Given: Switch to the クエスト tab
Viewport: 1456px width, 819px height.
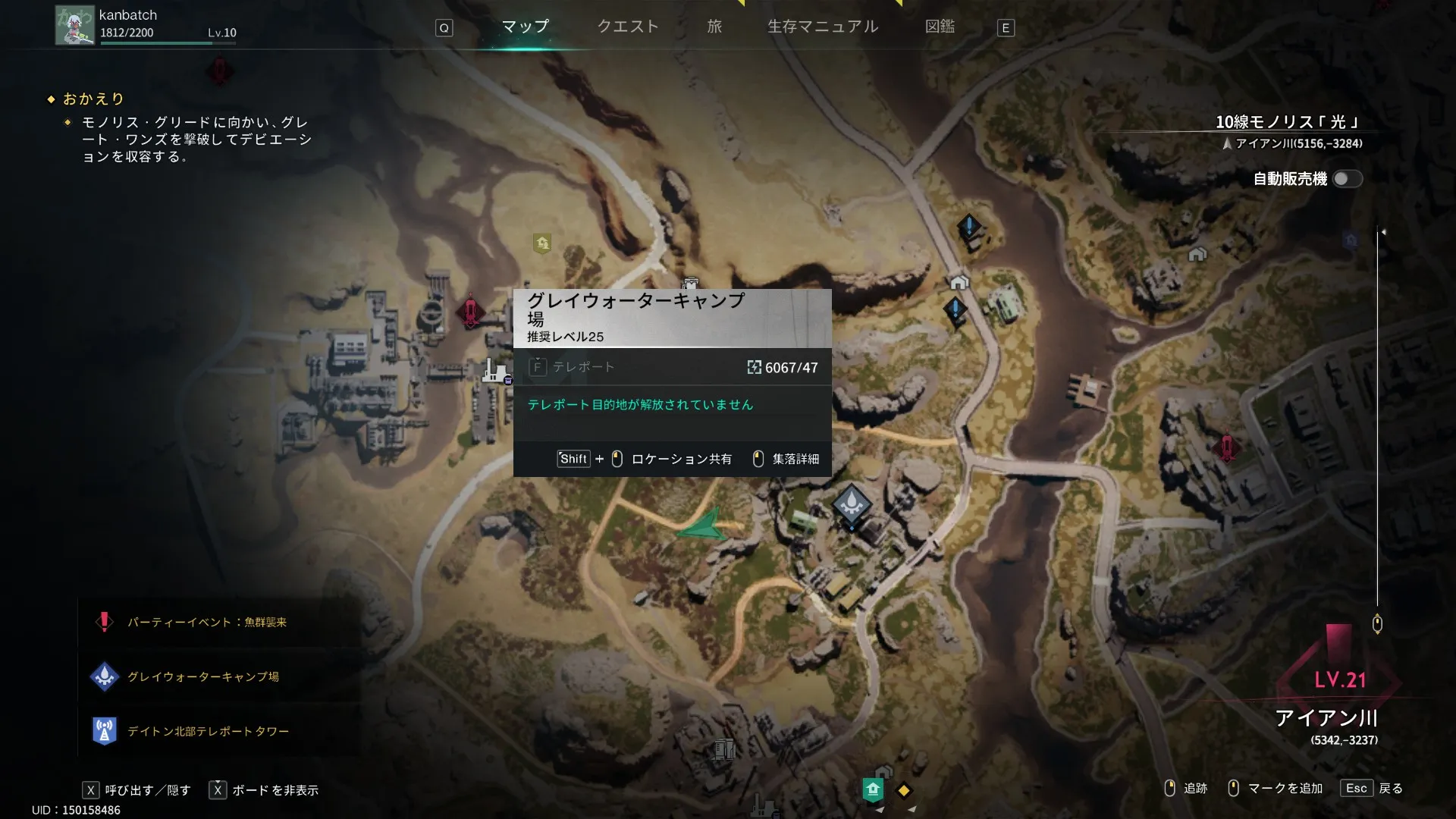Looking at the screenshot, I should point(628,27).
